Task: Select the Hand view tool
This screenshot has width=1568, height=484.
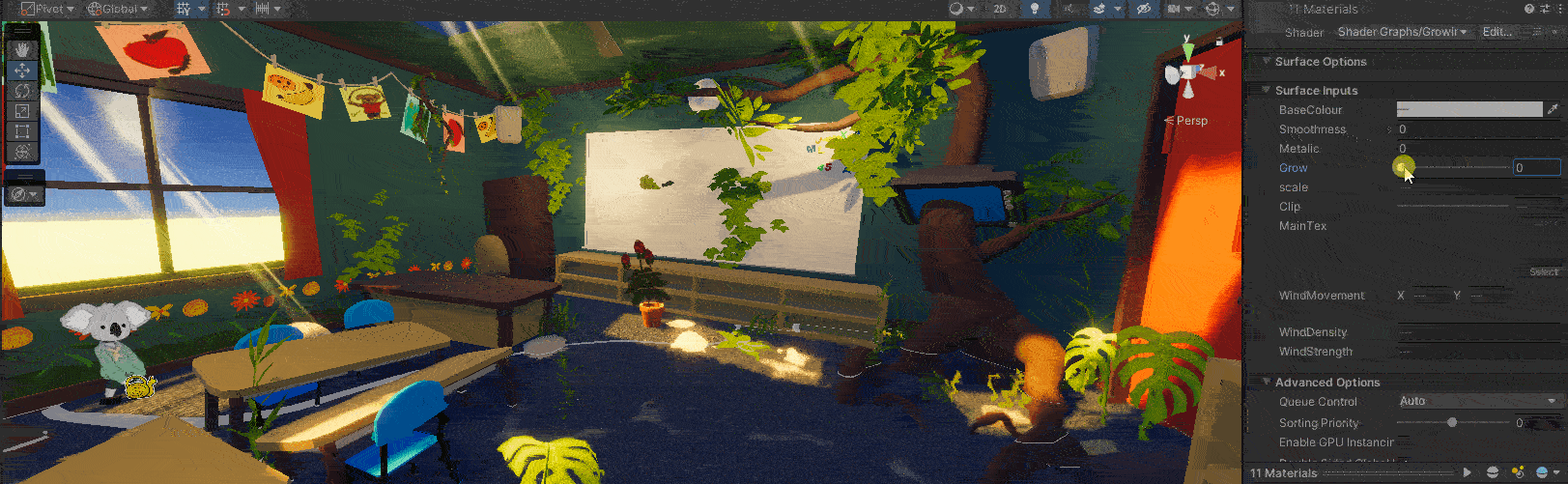Action: tap(22, 49)
